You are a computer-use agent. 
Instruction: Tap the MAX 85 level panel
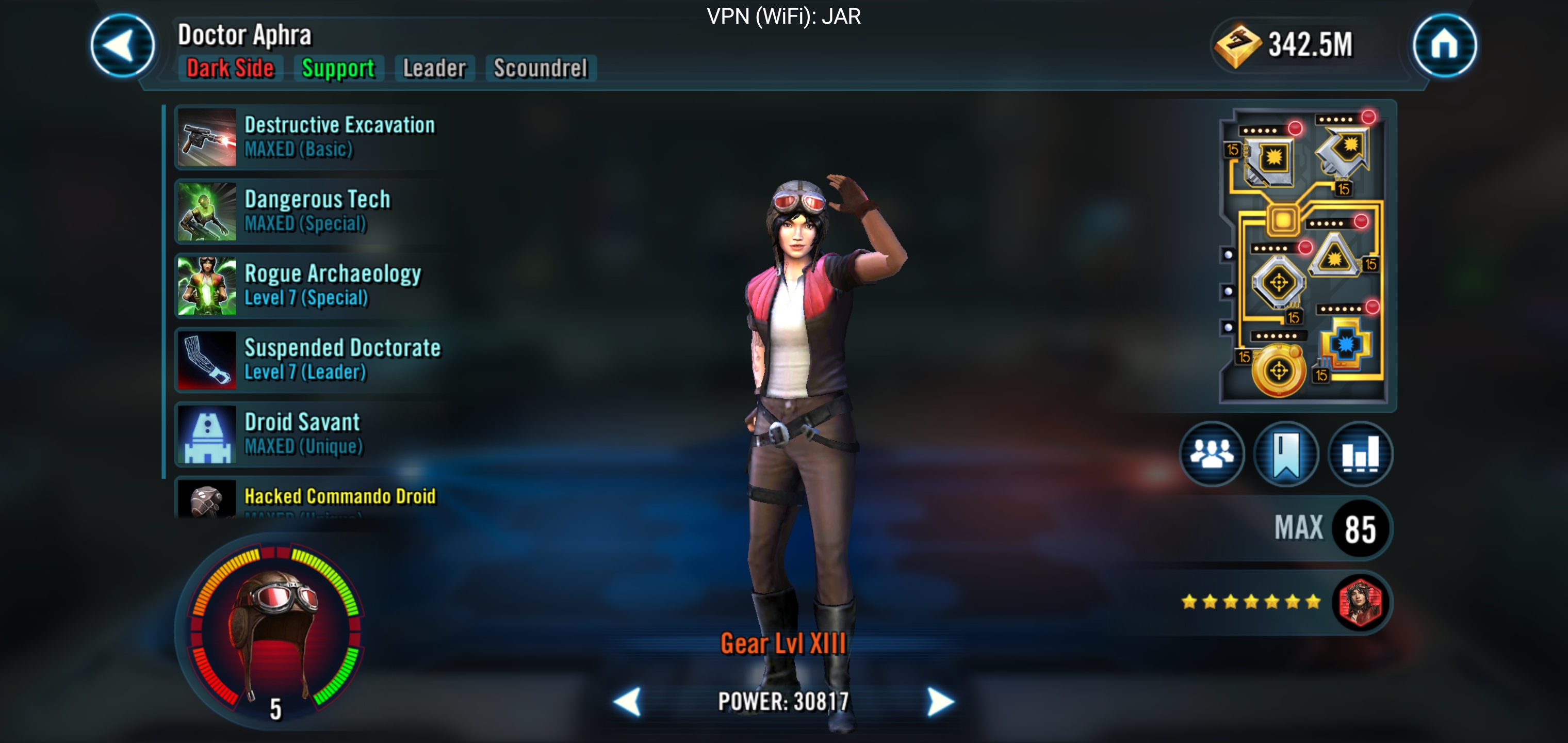[1327, 528]
